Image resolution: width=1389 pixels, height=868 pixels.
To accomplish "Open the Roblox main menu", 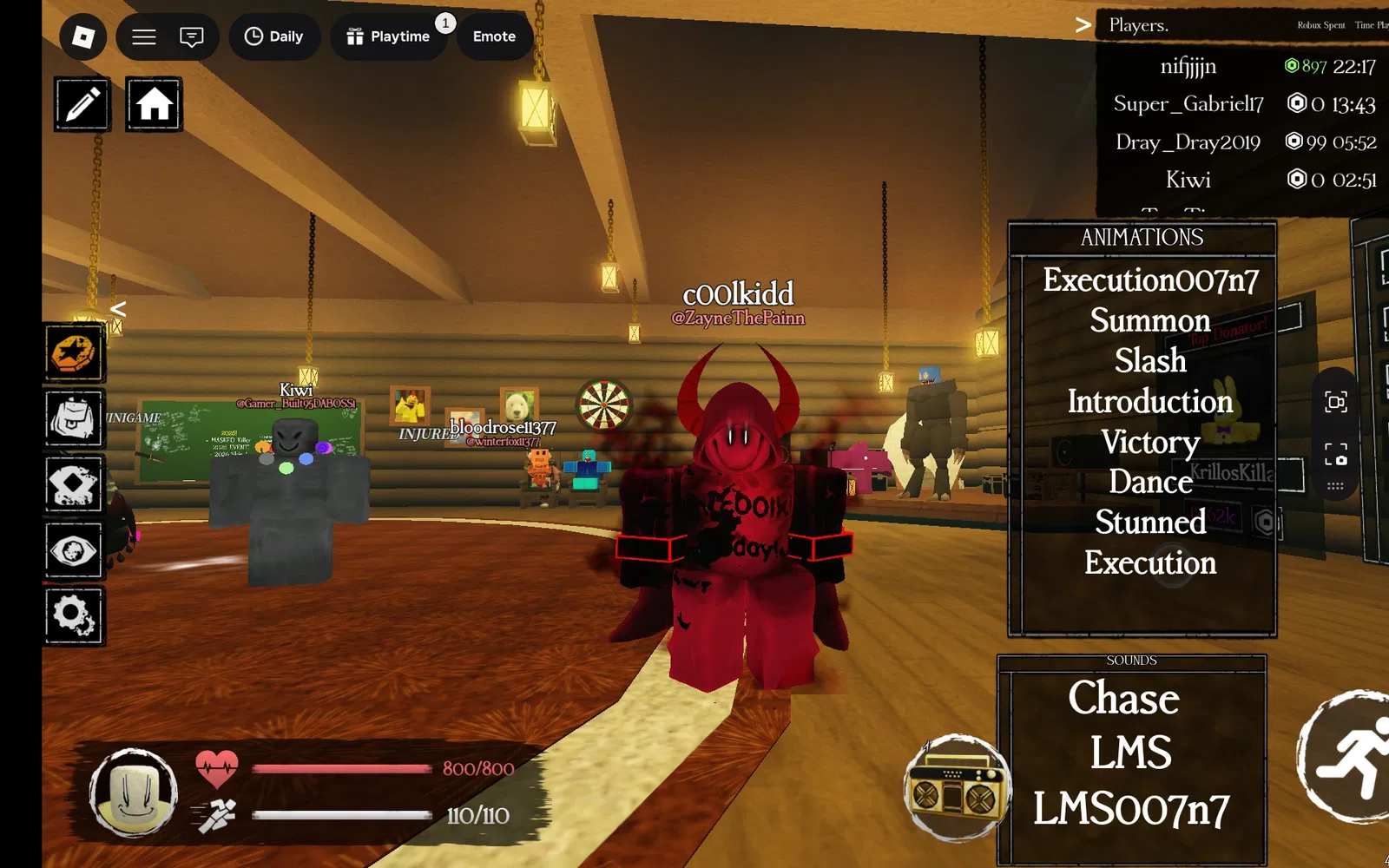I will 83,36.
